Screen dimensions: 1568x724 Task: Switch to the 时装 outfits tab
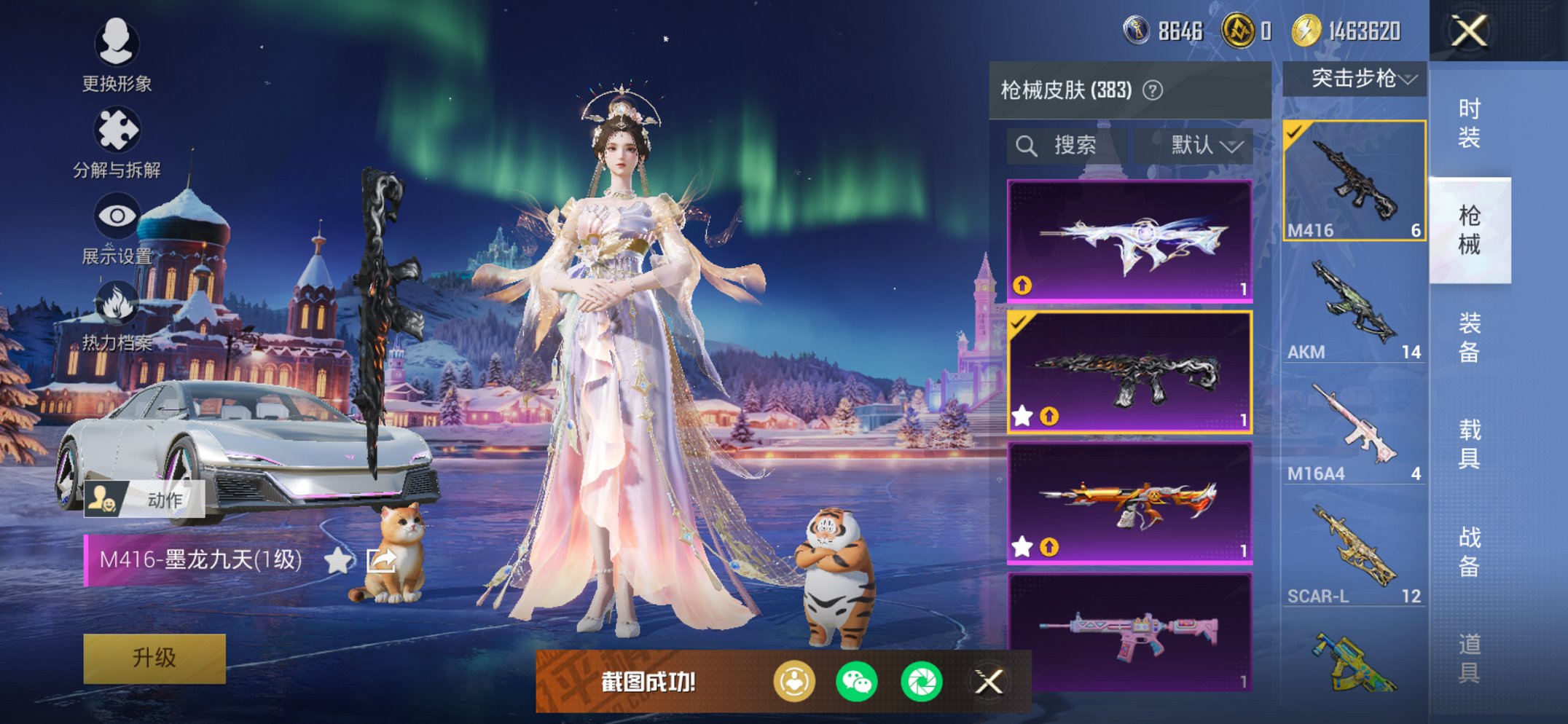[x=1469, y=122]
